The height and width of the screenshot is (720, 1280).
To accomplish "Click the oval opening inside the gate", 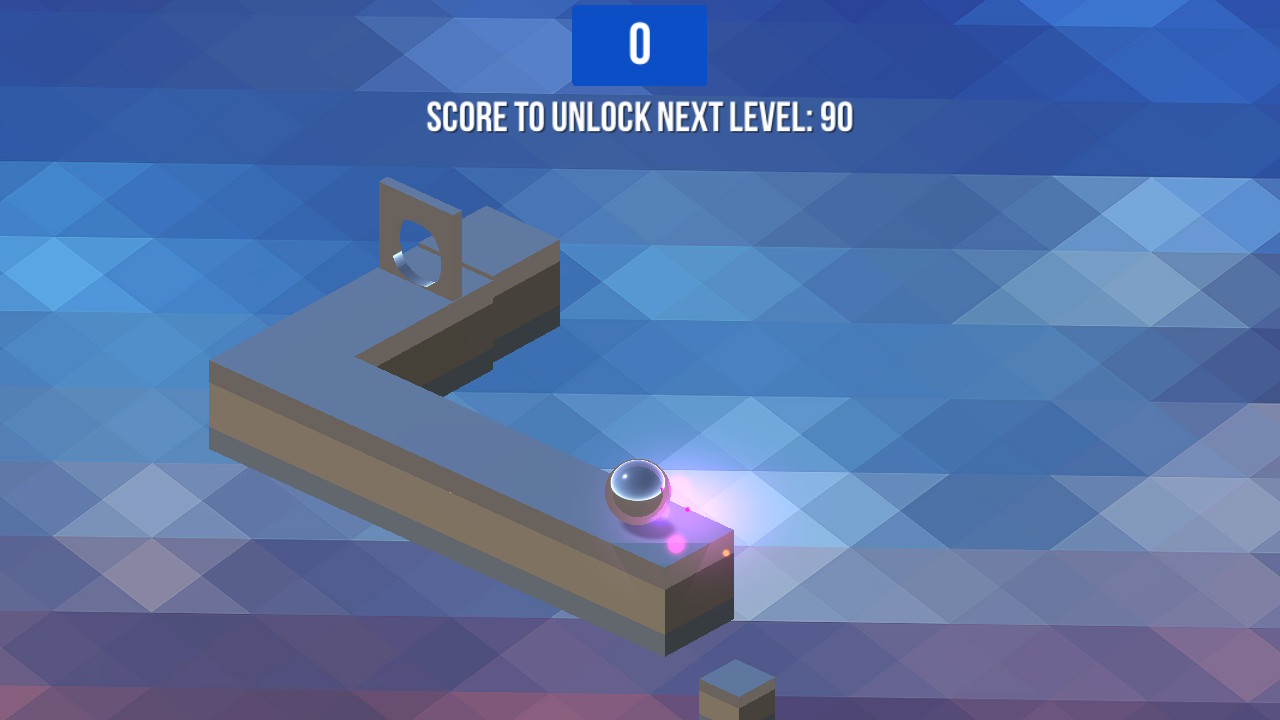I will click(x=416, y=252).
